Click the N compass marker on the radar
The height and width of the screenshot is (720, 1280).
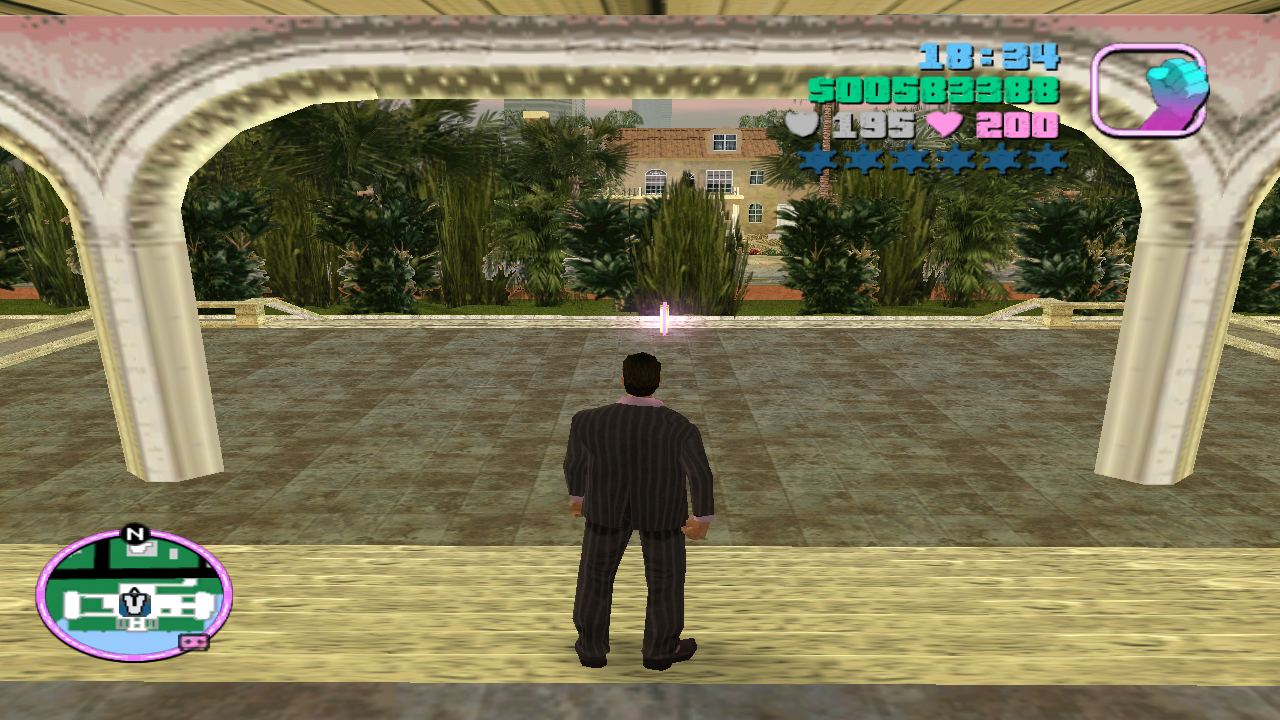[134, 532]
